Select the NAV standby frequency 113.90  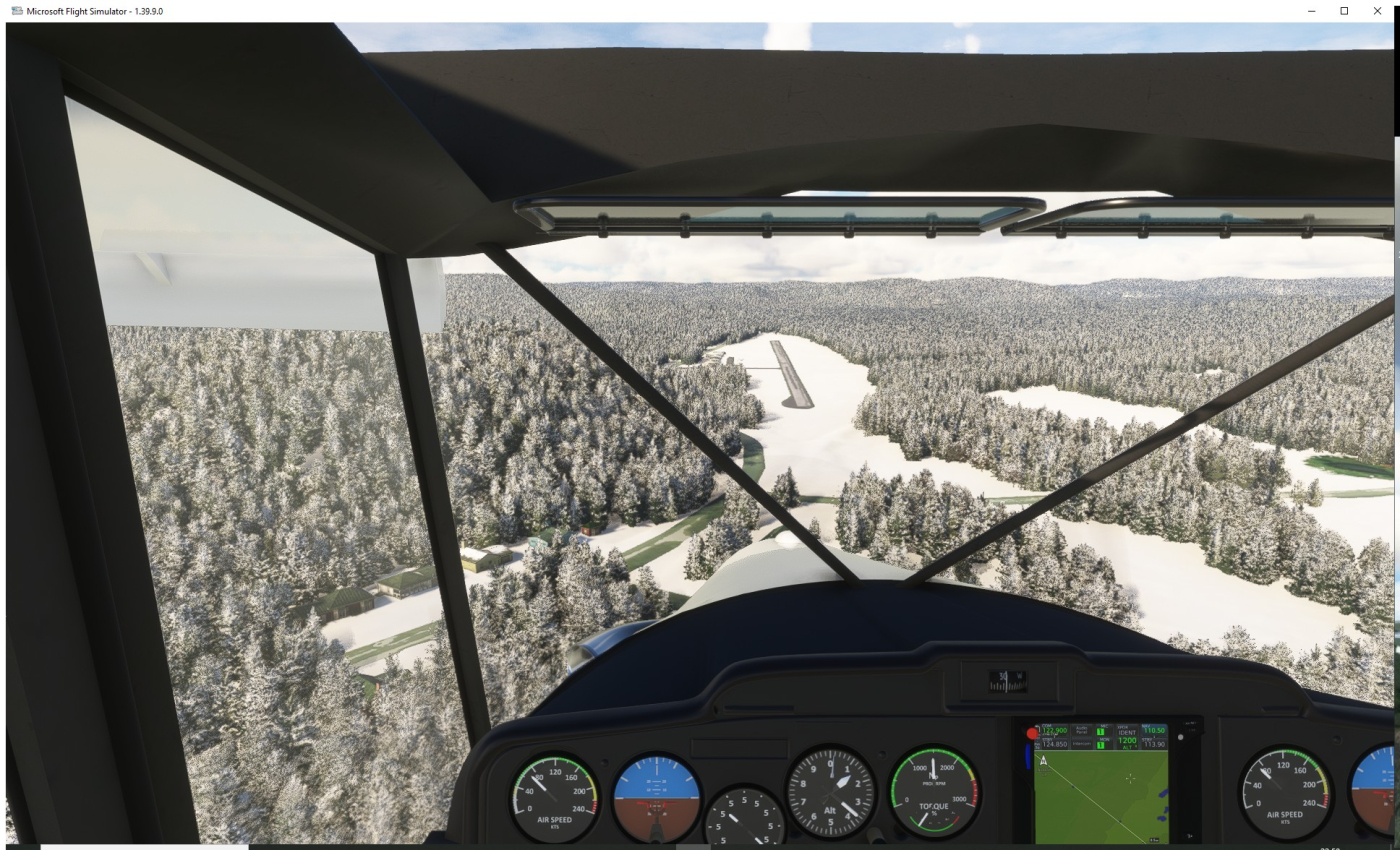pos(1154,744)
